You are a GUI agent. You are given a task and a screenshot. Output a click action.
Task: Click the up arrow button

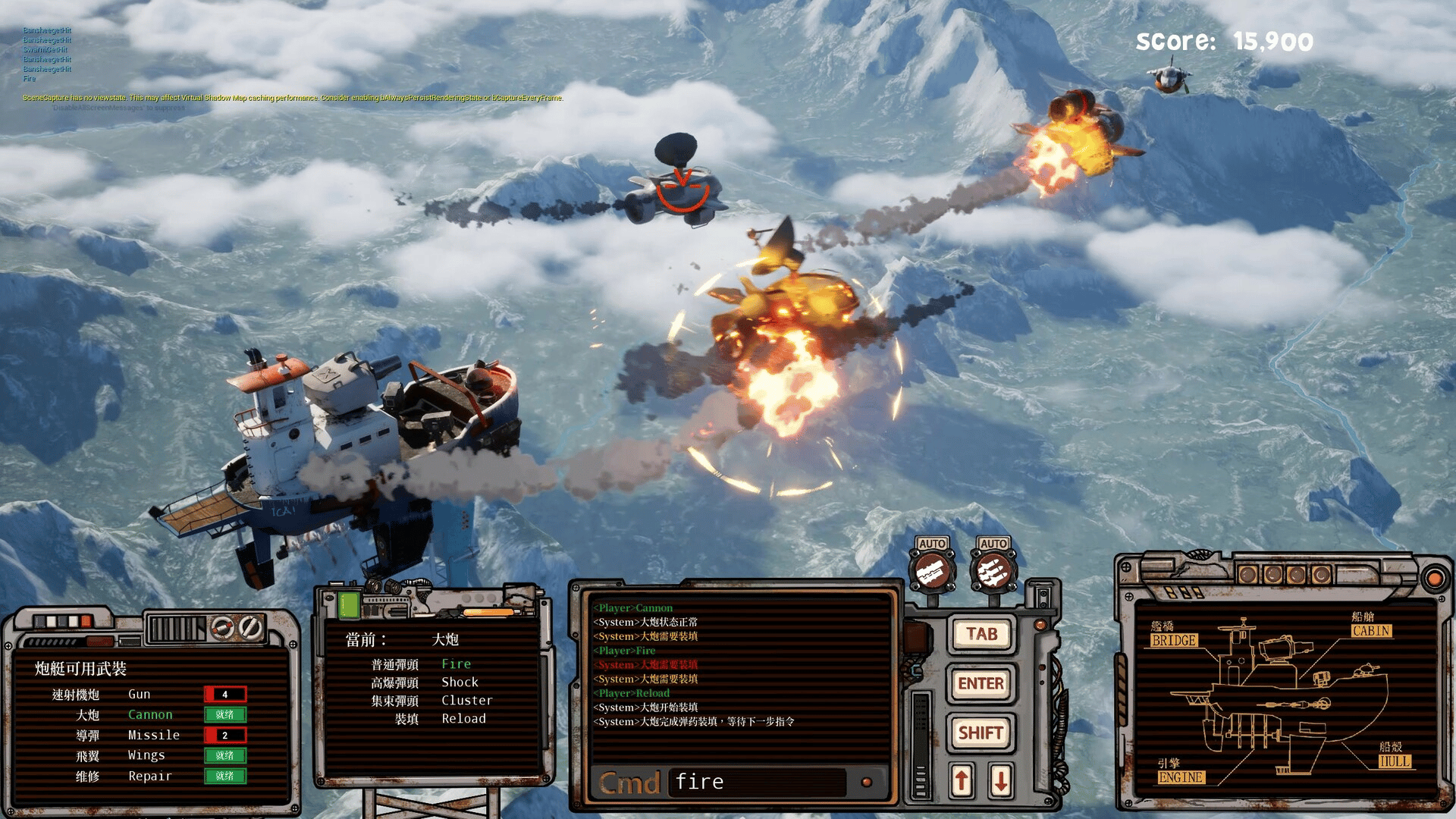(962, 780)
